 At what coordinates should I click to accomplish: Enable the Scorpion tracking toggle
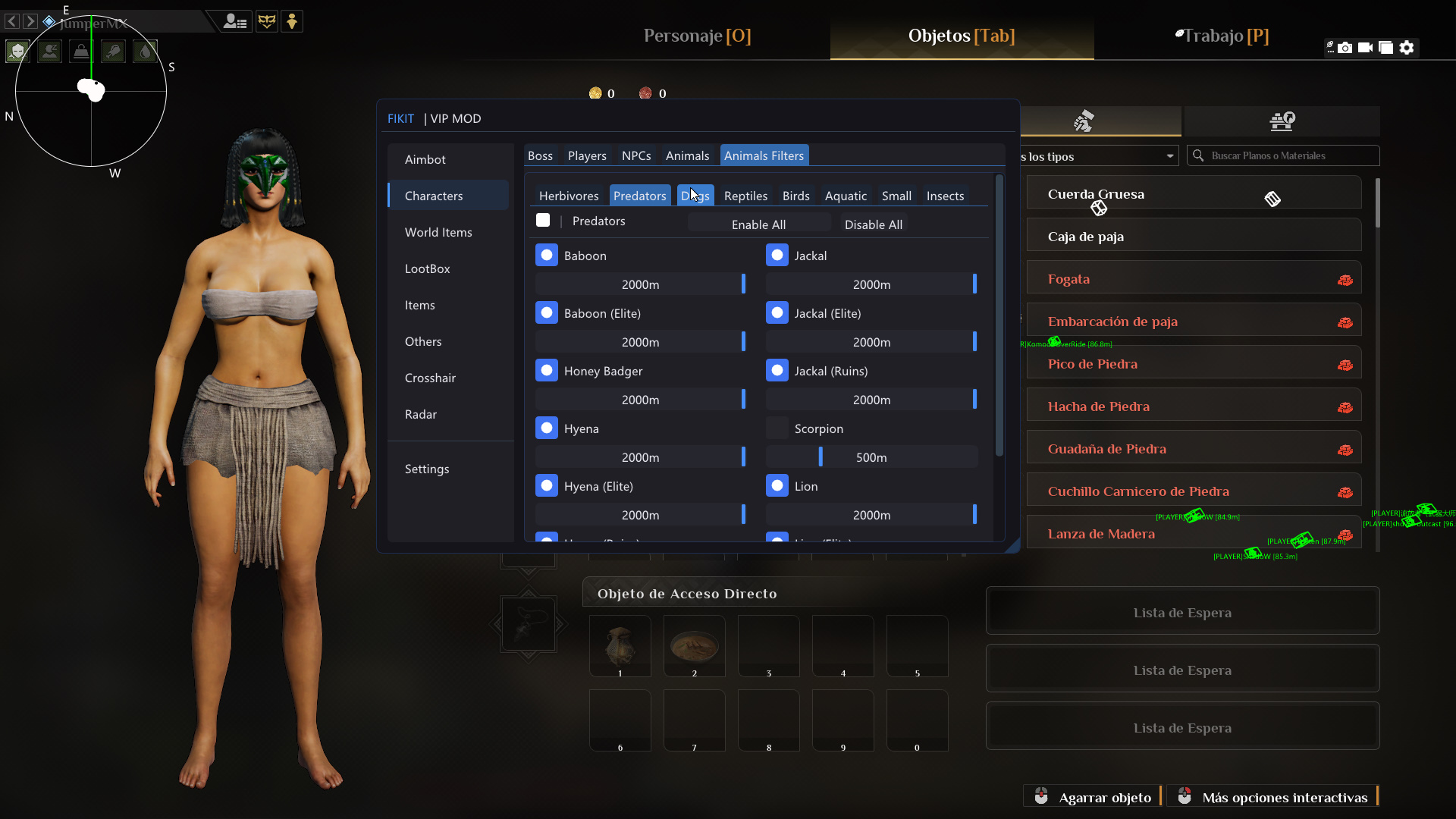tap(777, 428)
